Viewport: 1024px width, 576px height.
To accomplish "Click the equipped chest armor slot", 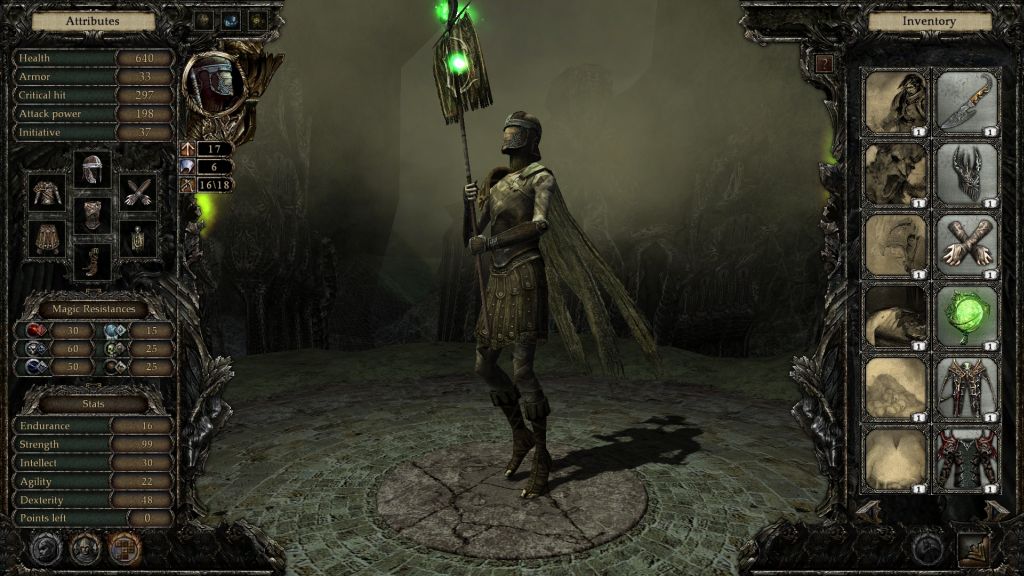I will [93, 214].
